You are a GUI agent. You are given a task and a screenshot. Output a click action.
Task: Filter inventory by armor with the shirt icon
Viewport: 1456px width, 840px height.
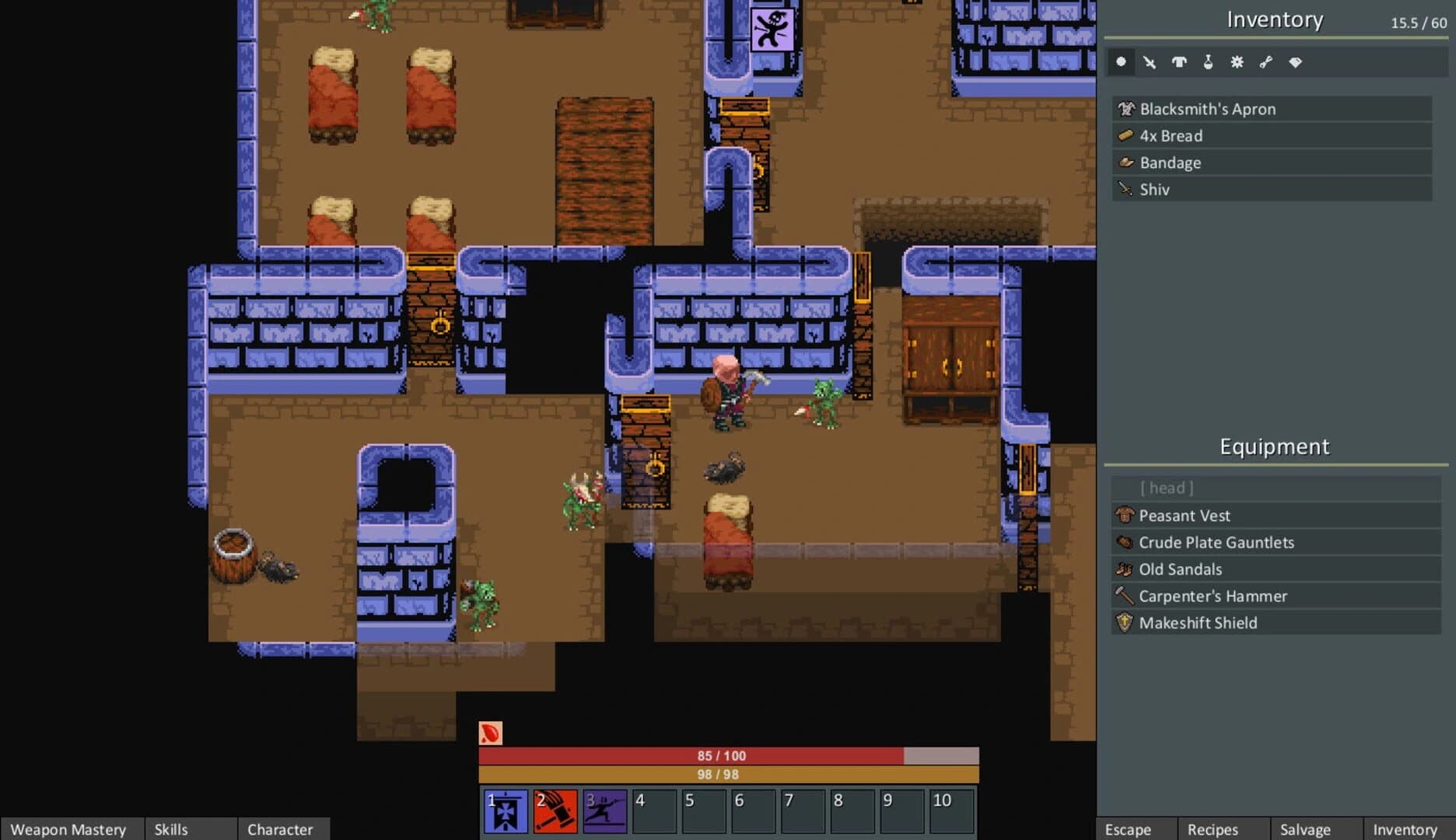(x=1179, y=62)
